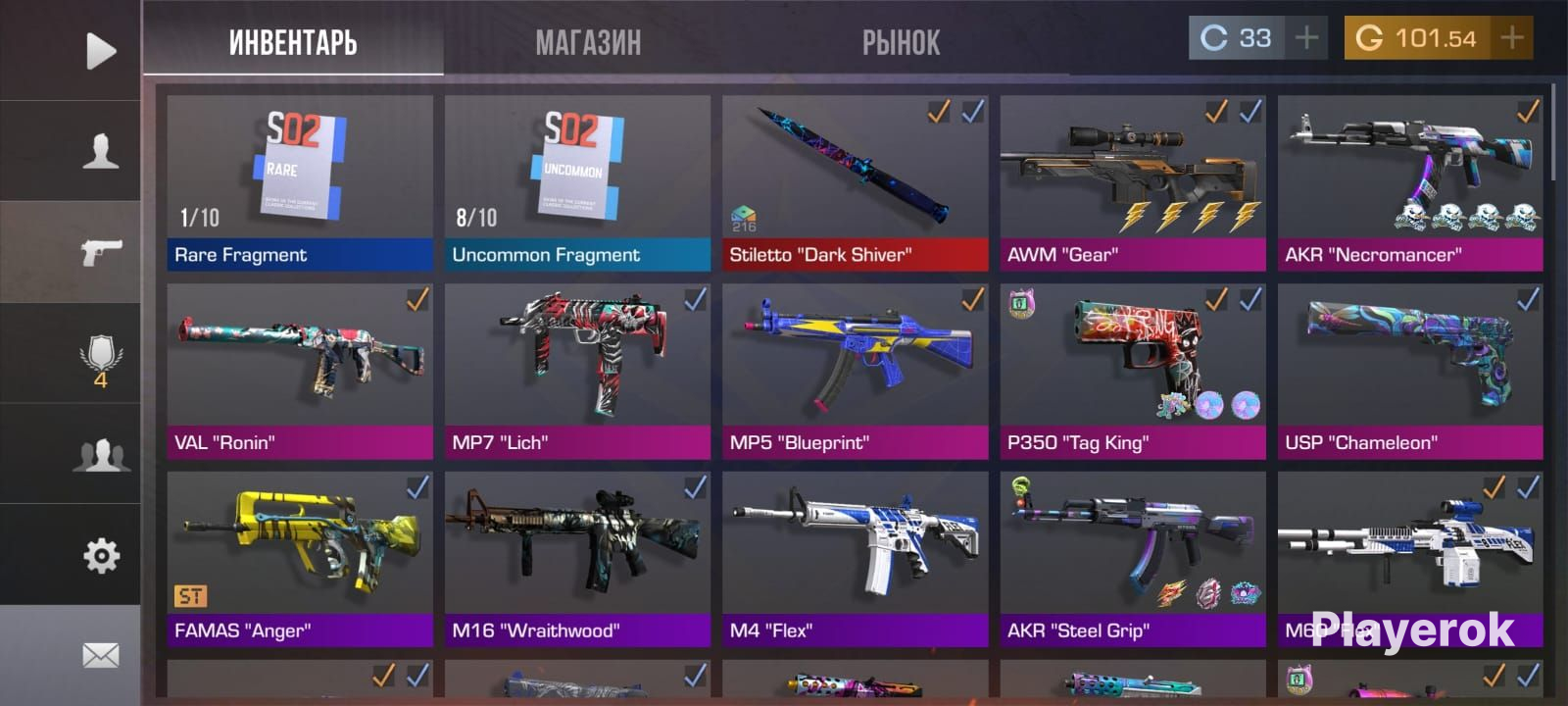
Task: Tap the play arrow in sidebar
Action: [x=100, y=51]
